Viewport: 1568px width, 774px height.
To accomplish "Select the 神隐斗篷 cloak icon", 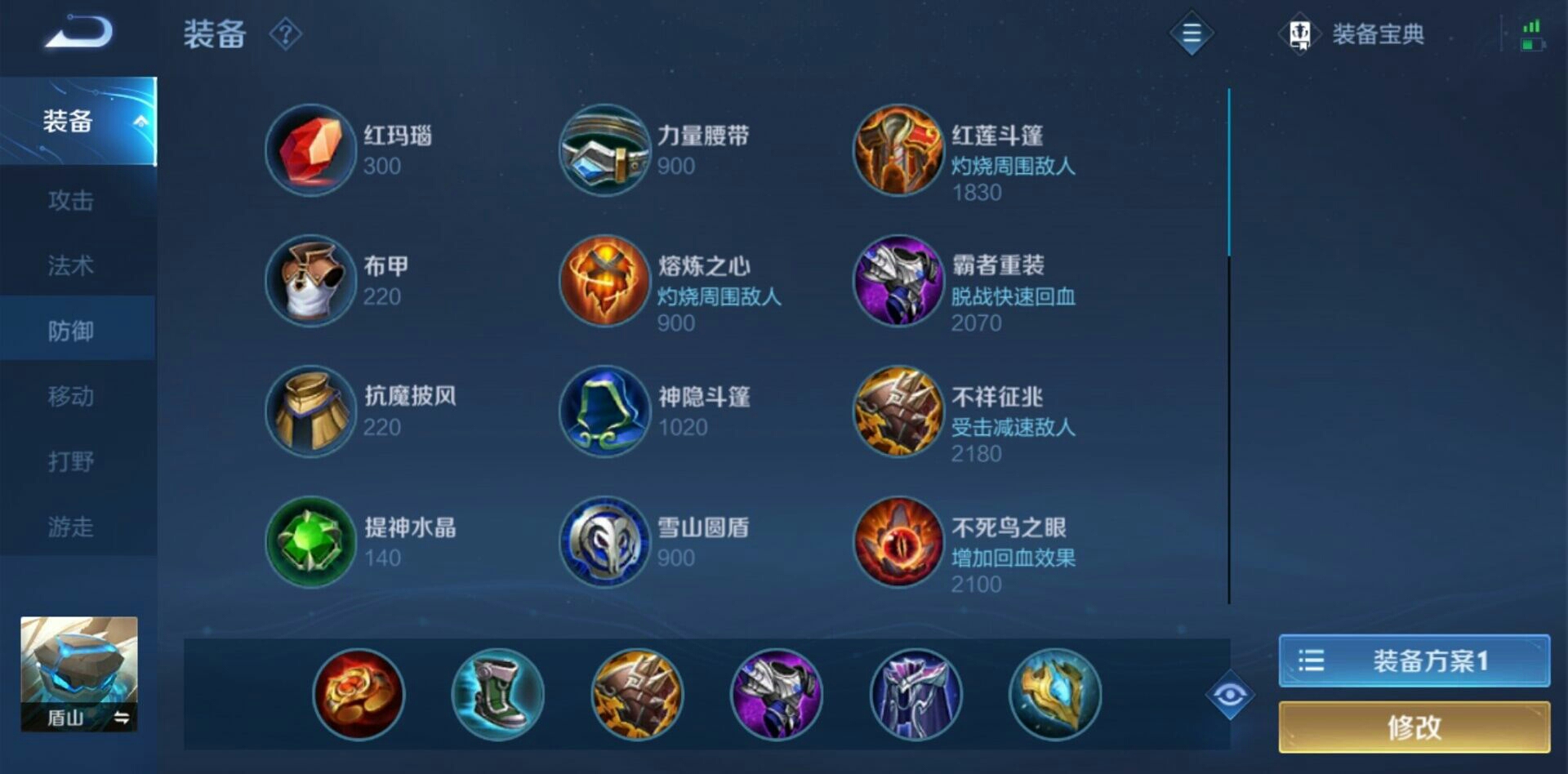I will 604,412.
